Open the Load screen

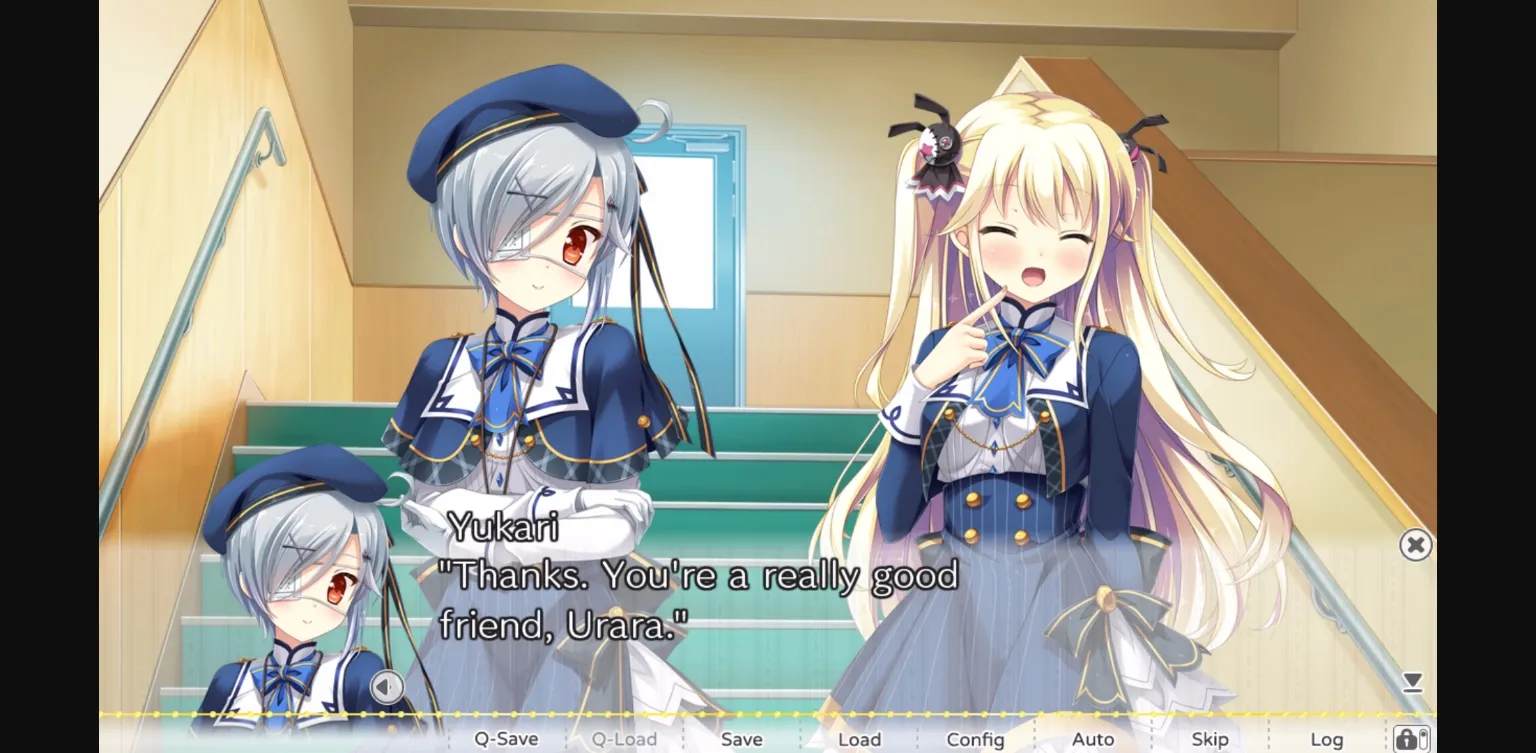click(x=859, y=738)
